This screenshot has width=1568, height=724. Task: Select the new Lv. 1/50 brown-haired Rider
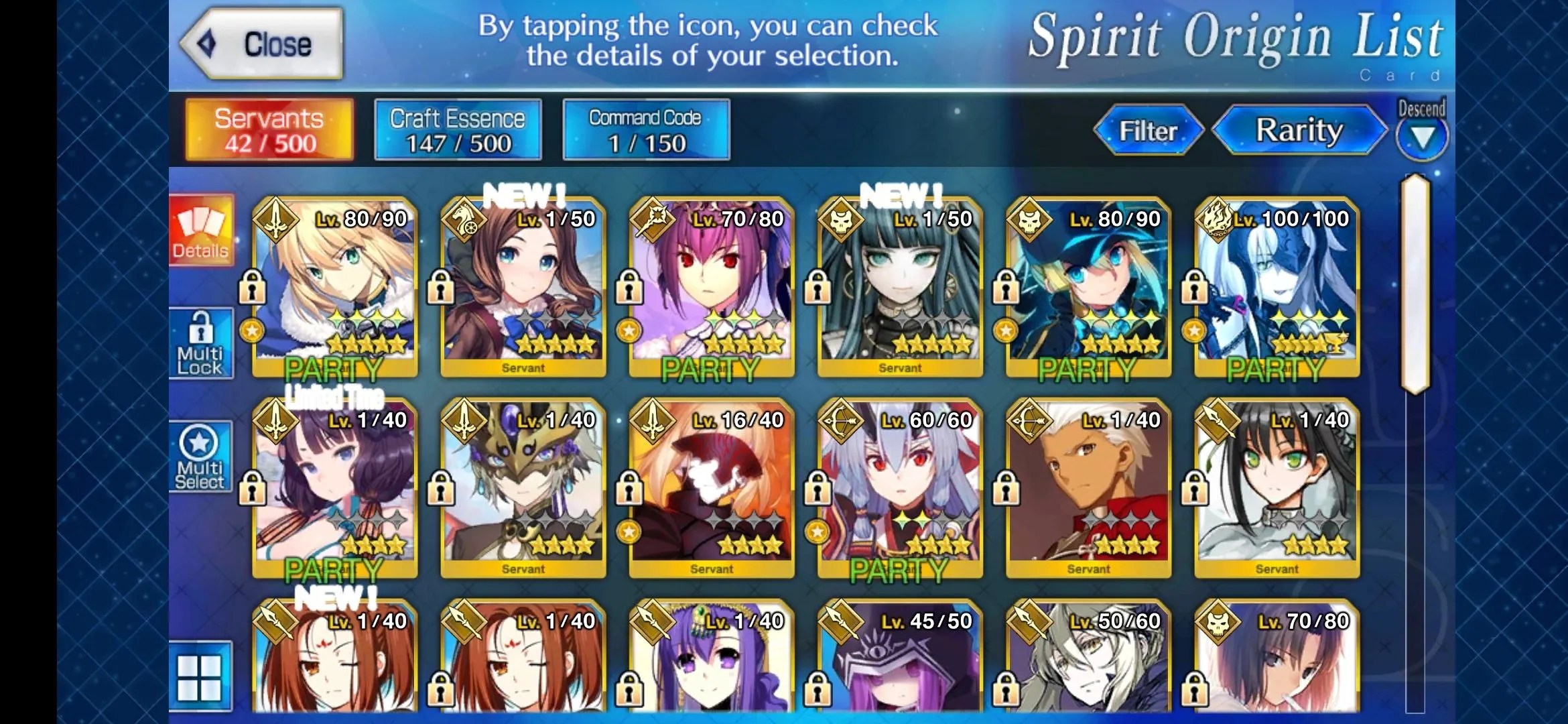(x=523, y=287)
